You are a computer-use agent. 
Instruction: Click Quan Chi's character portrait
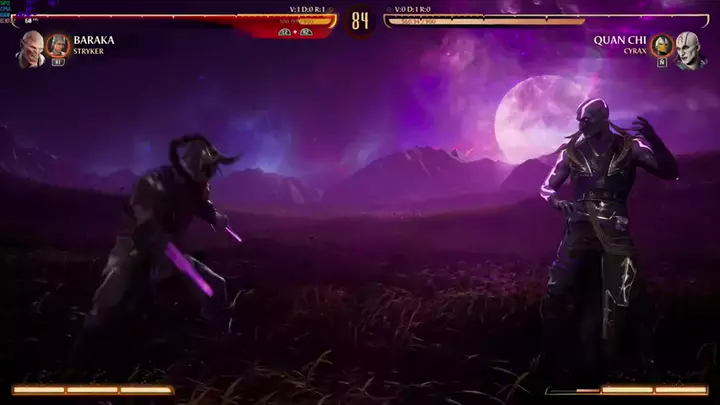click(x=689, y=48)
